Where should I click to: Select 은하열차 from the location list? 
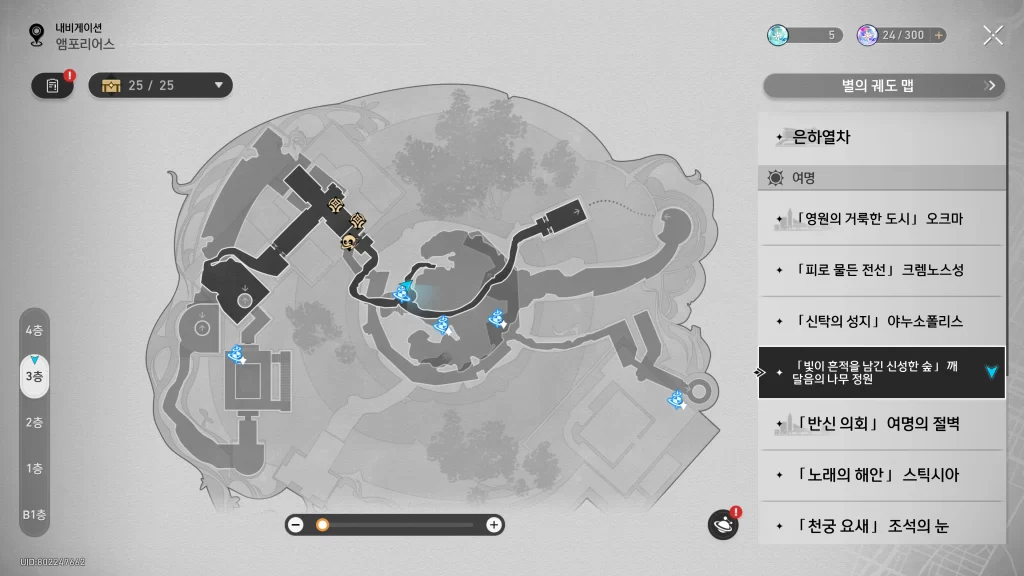pos(880,138)
